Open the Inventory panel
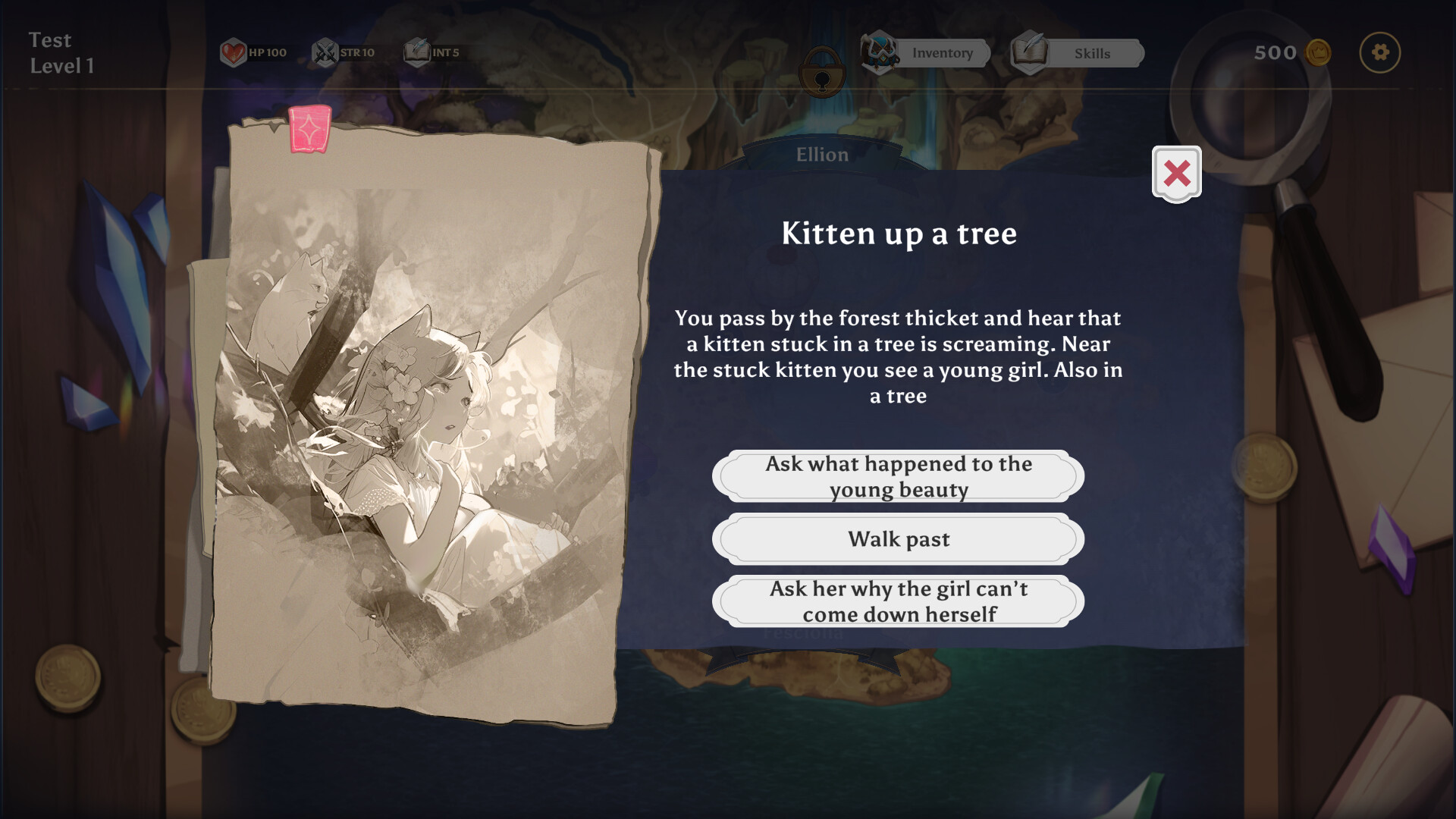This screenshot has height=819, width=1456. [928, 53]
